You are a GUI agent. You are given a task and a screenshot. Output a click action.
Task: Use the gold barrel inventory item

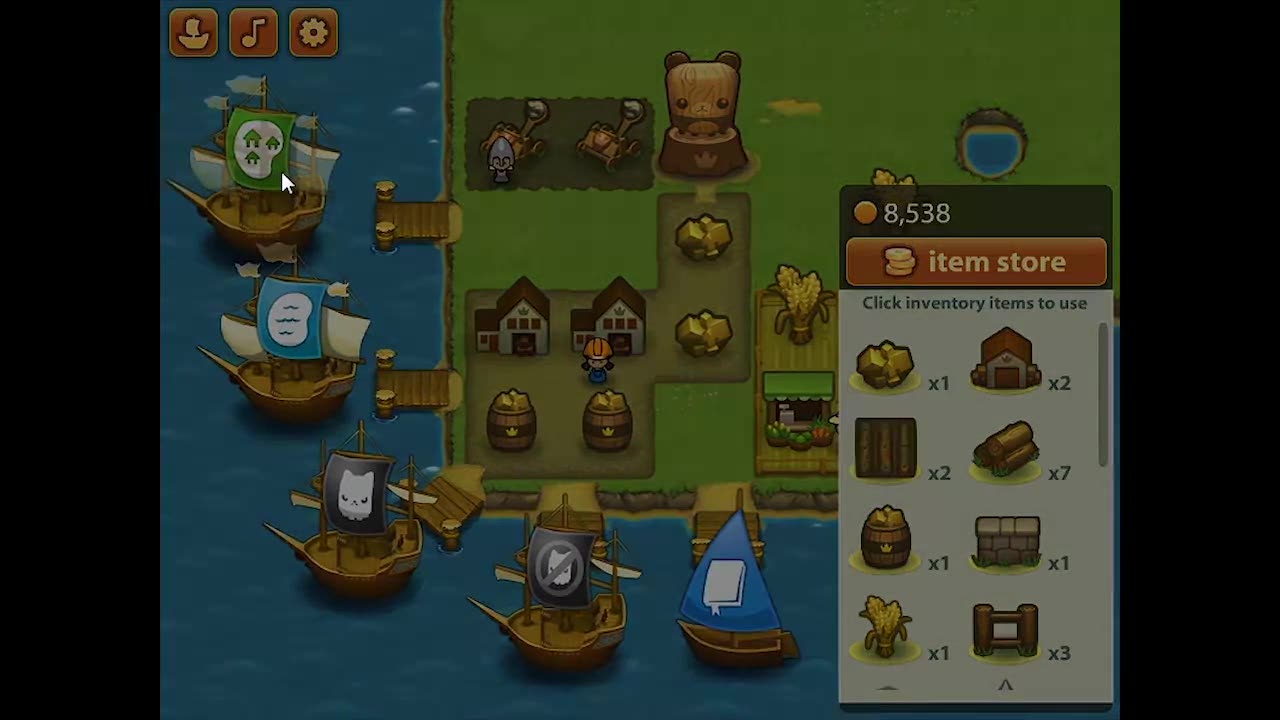pos(885,538)
